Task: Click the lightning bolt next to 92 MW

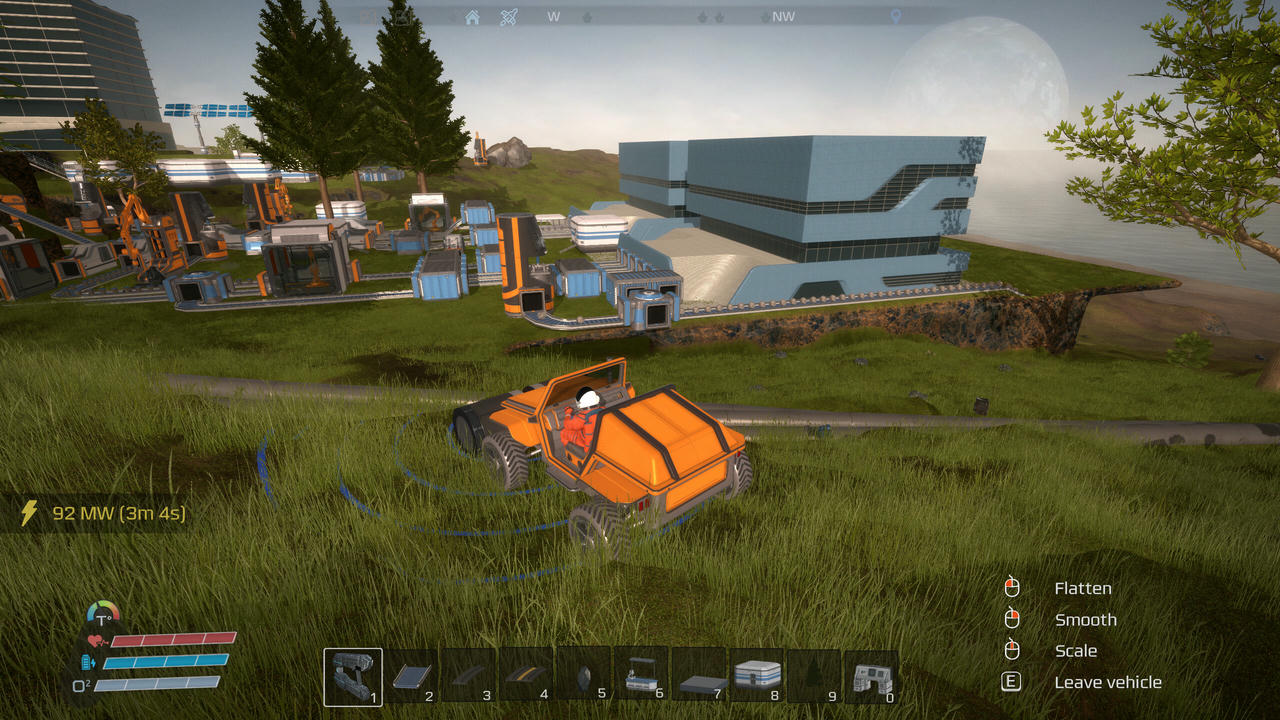Action: pyautogui.click(x=27, y=512)
